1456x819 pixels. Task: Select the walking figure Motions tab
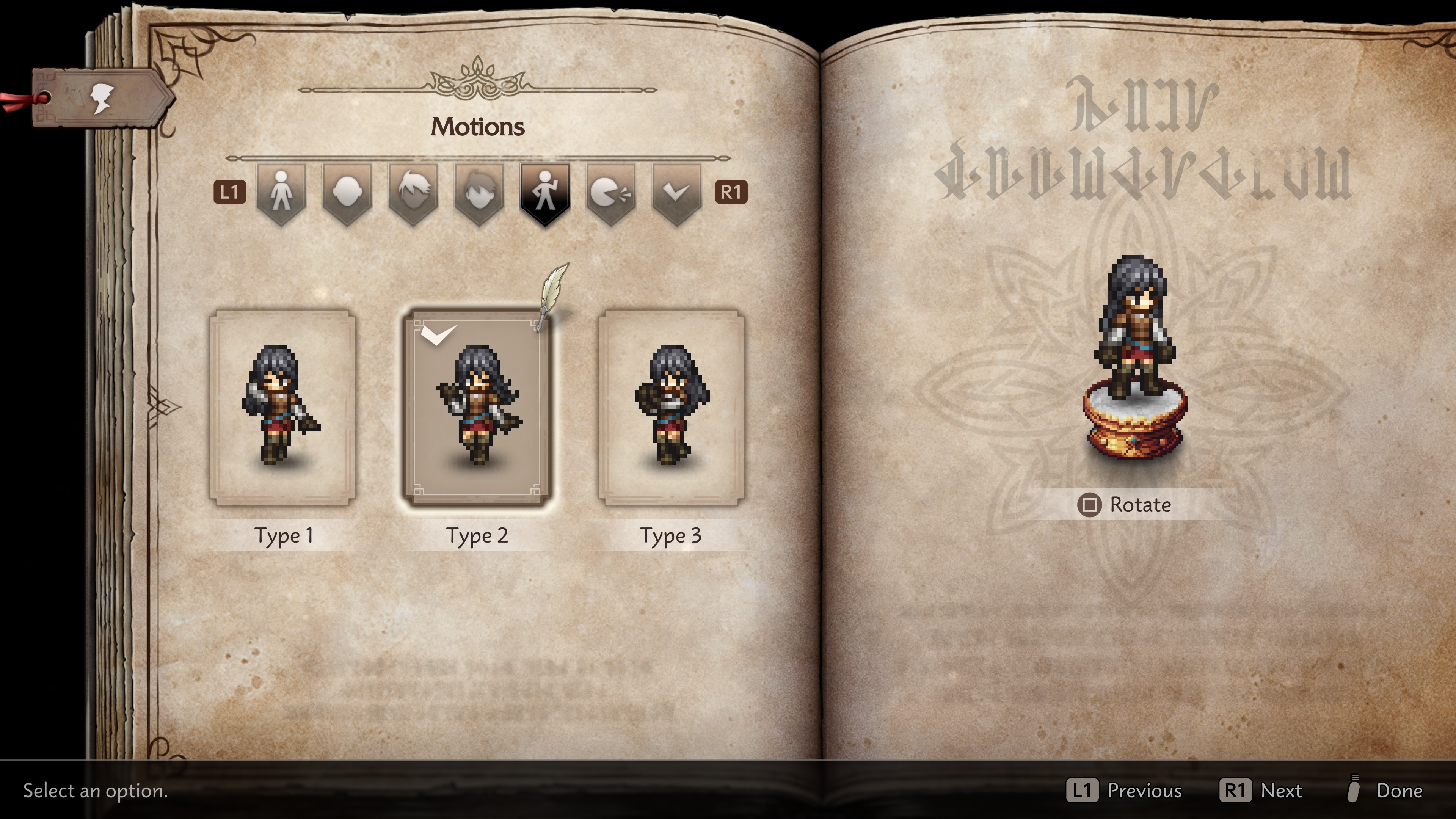click(x=544, y=192)
